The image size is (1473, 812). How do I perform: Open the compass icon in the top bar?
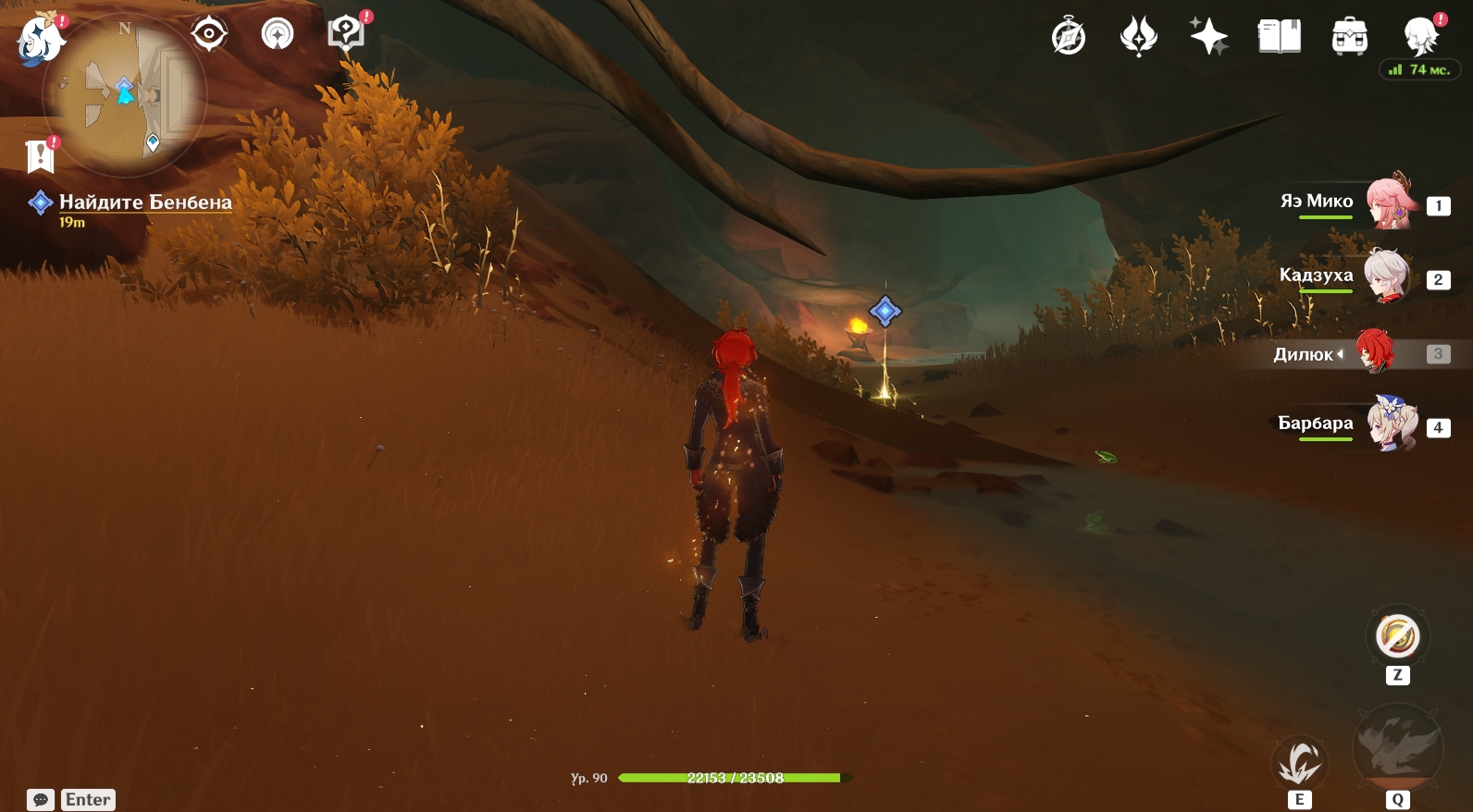pos(1069,38)
